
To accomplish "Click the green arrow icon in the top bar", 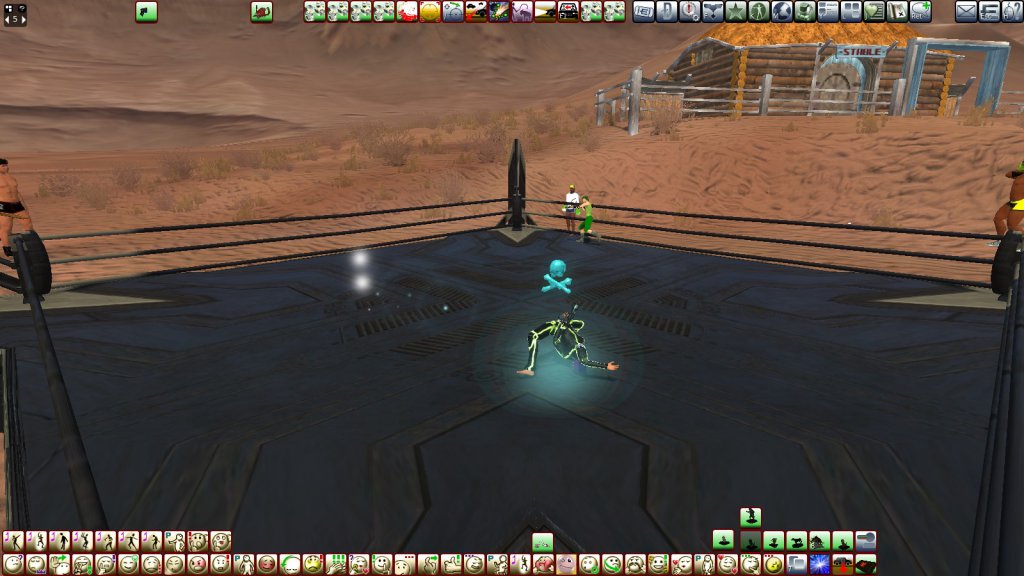I will (x=147, y=11).
